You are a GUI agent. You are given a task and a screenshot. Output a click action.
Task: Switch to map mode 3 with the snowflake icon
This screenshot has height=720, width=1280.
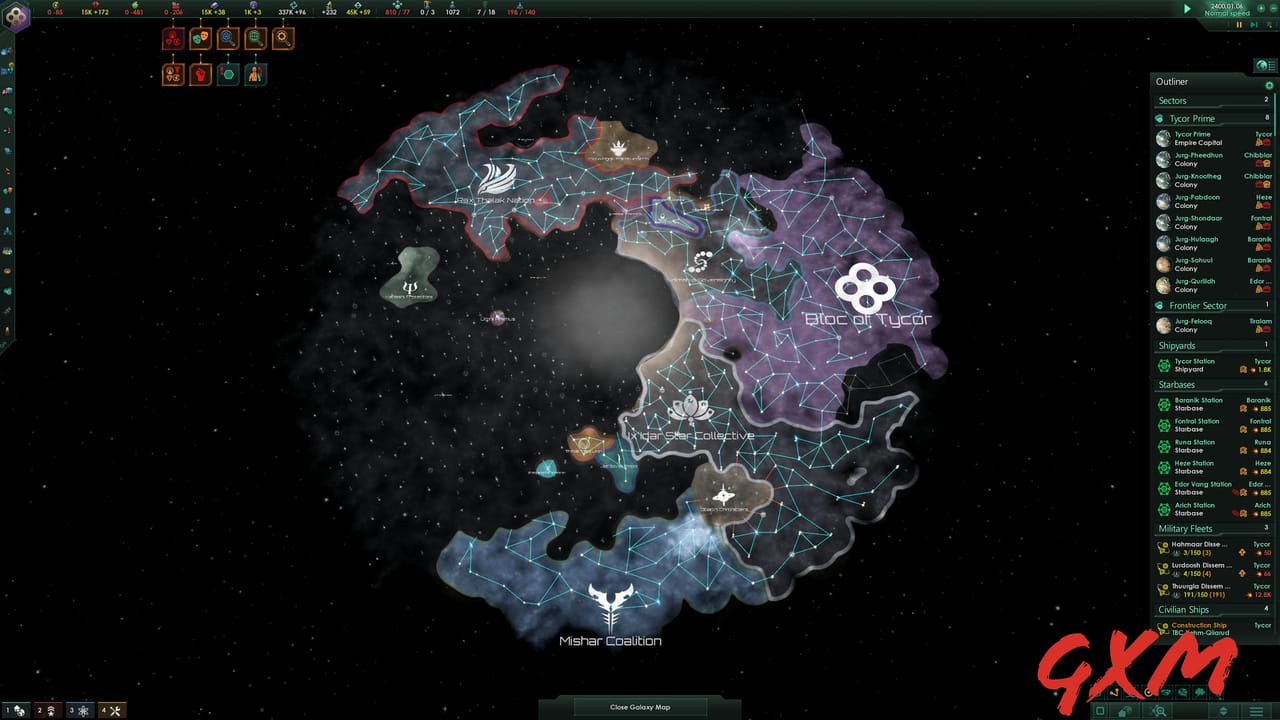pos(80,710)
